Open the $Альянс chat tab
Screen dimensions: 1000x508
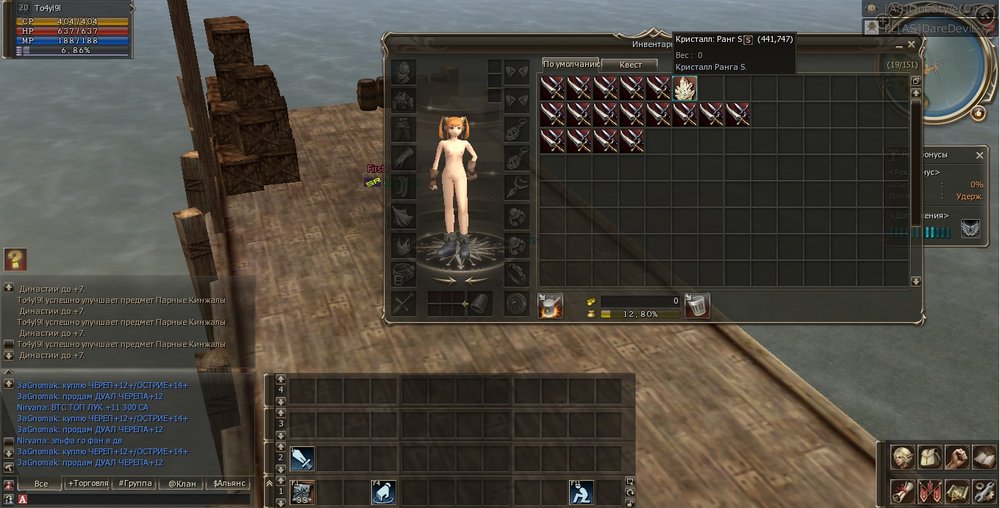point(231,484)
